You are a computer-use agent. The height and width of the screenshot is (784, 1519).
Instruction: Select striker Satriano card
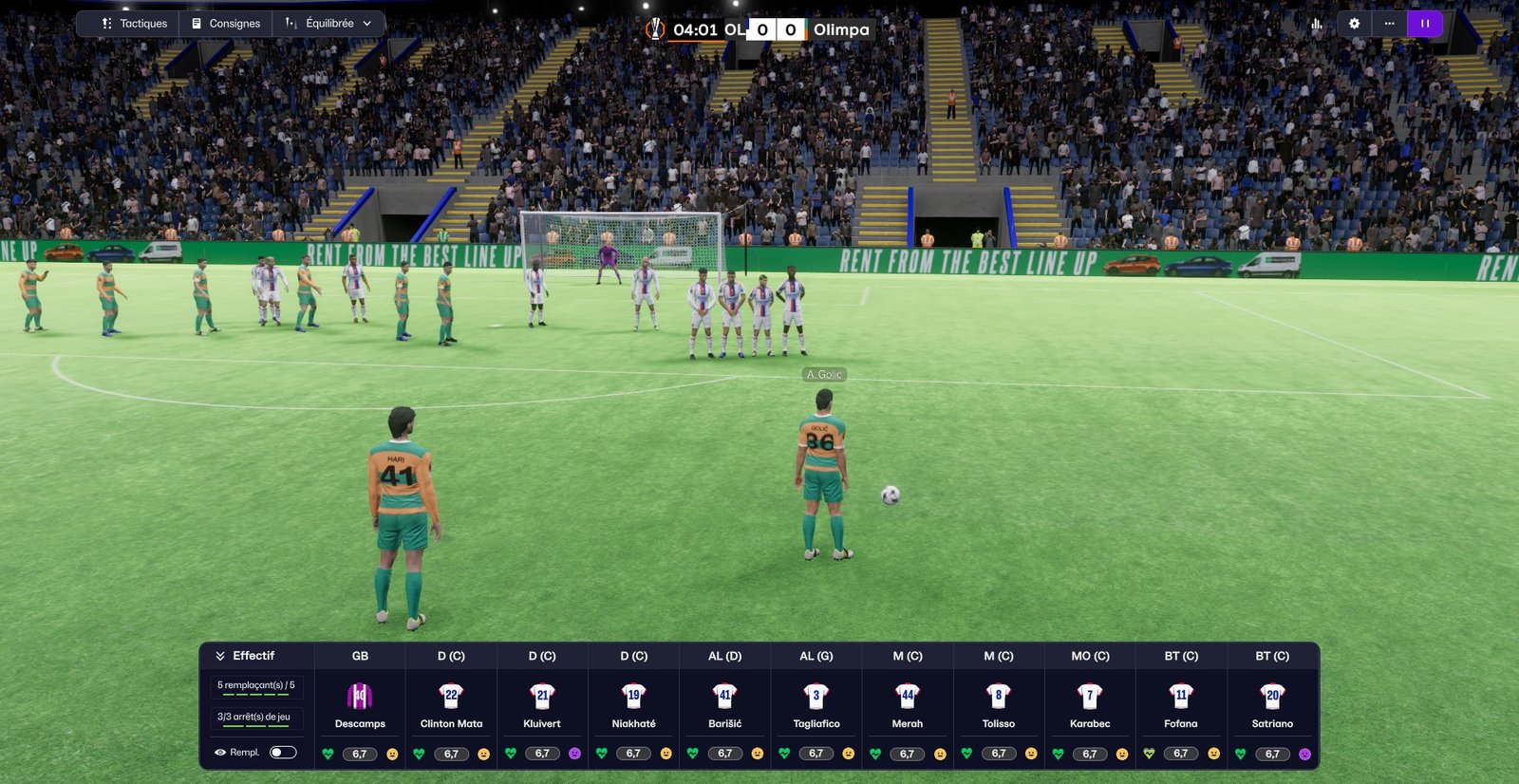pyautogui.click(x=1272, y=705)
